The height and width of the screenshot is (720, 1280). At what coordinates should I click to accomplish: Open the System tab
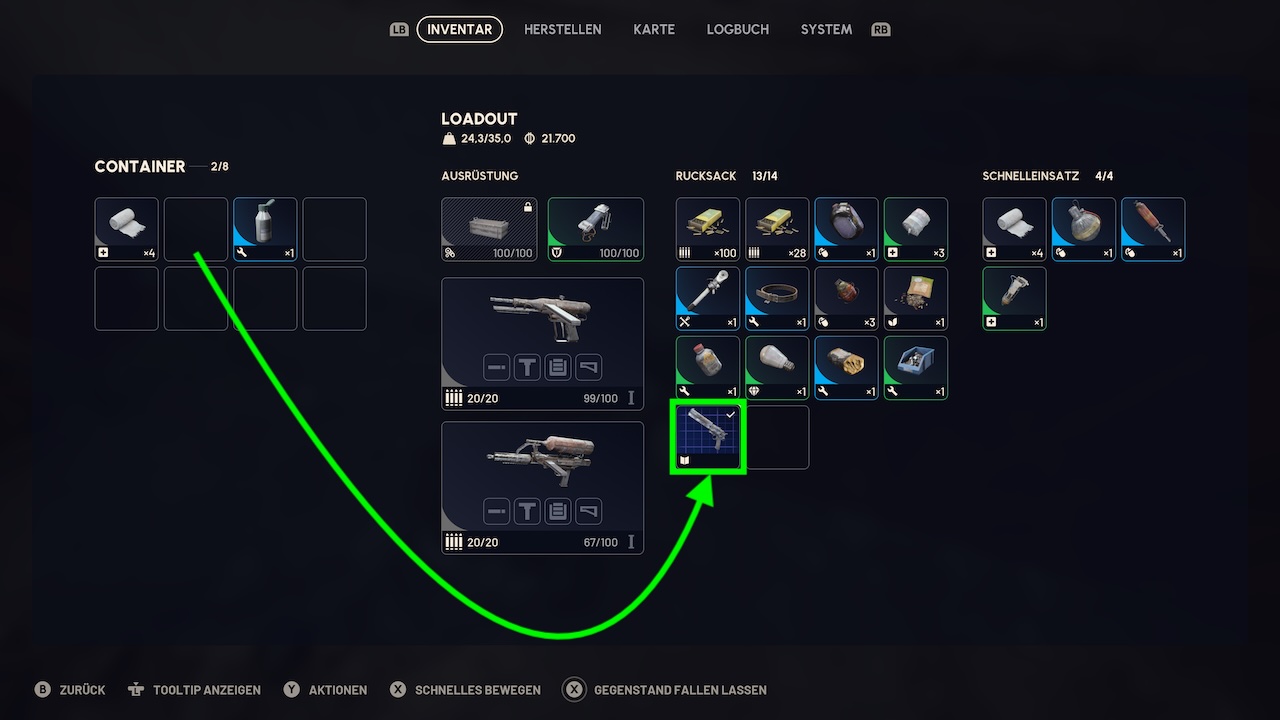pyautogui.click(x=826, y=30)
